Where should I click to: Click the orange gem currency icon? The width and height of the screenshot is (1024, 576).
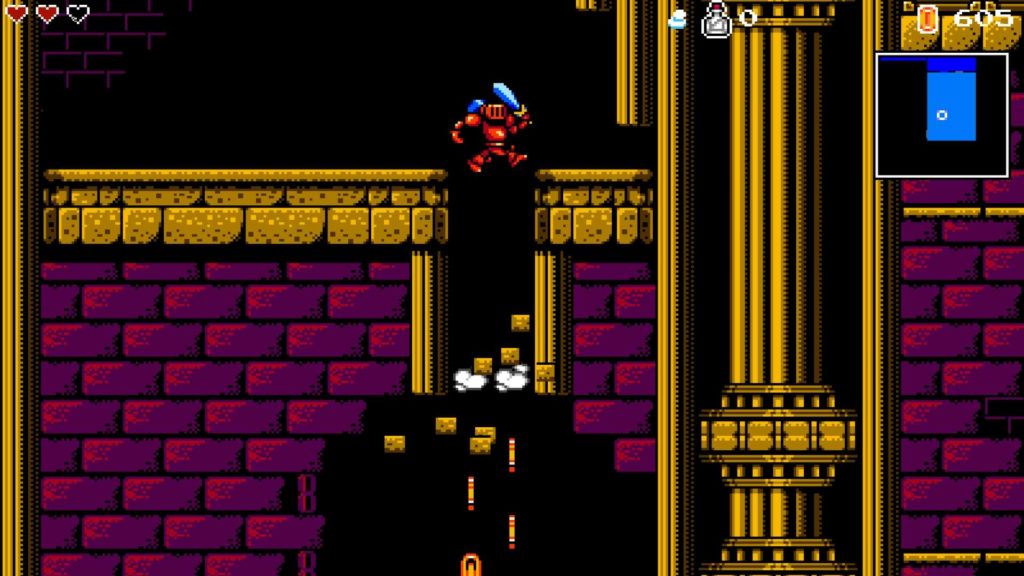[927, 18]
